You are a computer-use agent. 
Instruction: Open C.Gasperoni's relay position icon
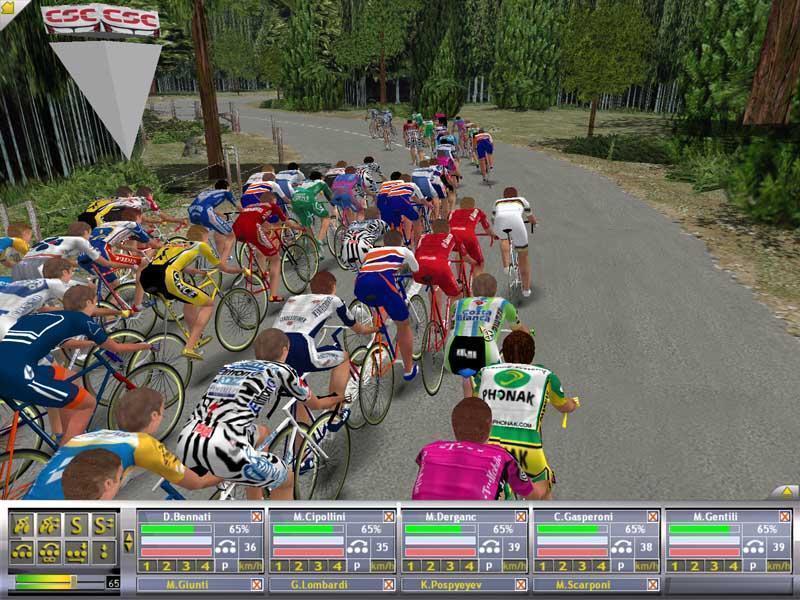620,547
